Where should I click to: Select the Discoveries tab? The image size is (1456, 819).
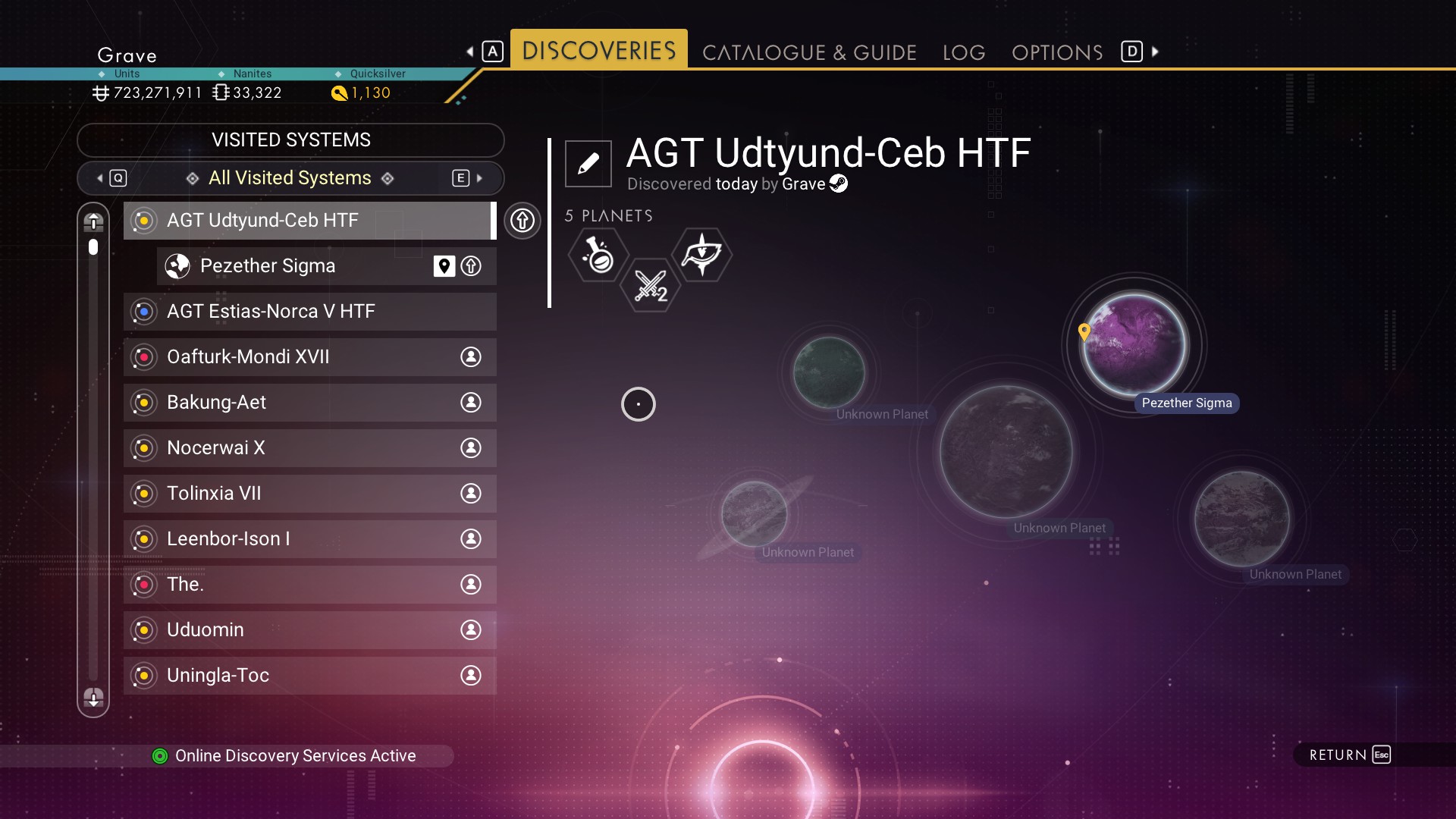[598, 50]
